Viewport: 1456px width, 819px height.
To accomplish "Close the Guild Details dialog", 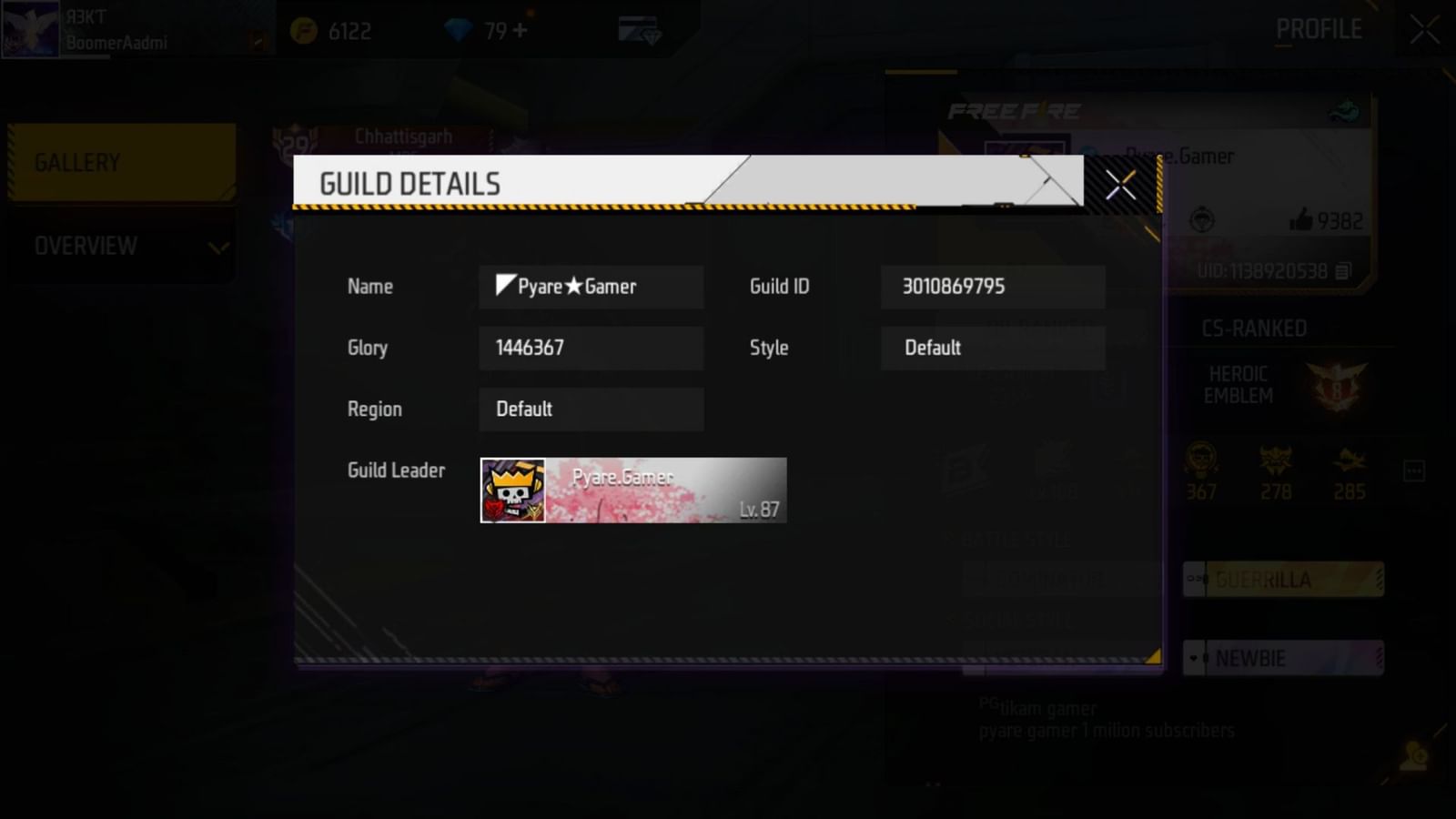I will (x=1120, y=186).
